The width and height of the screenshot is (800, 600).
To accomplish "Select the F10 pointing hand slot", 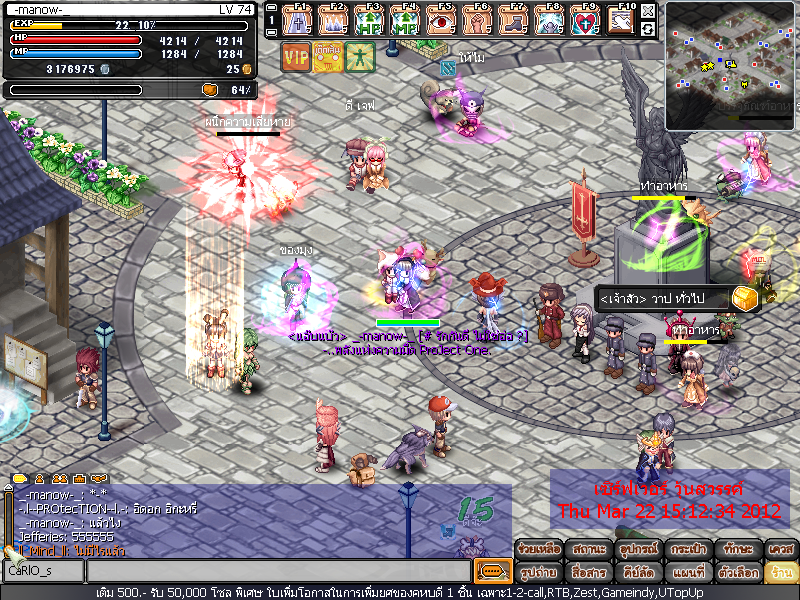I will [x=620, y=20].
